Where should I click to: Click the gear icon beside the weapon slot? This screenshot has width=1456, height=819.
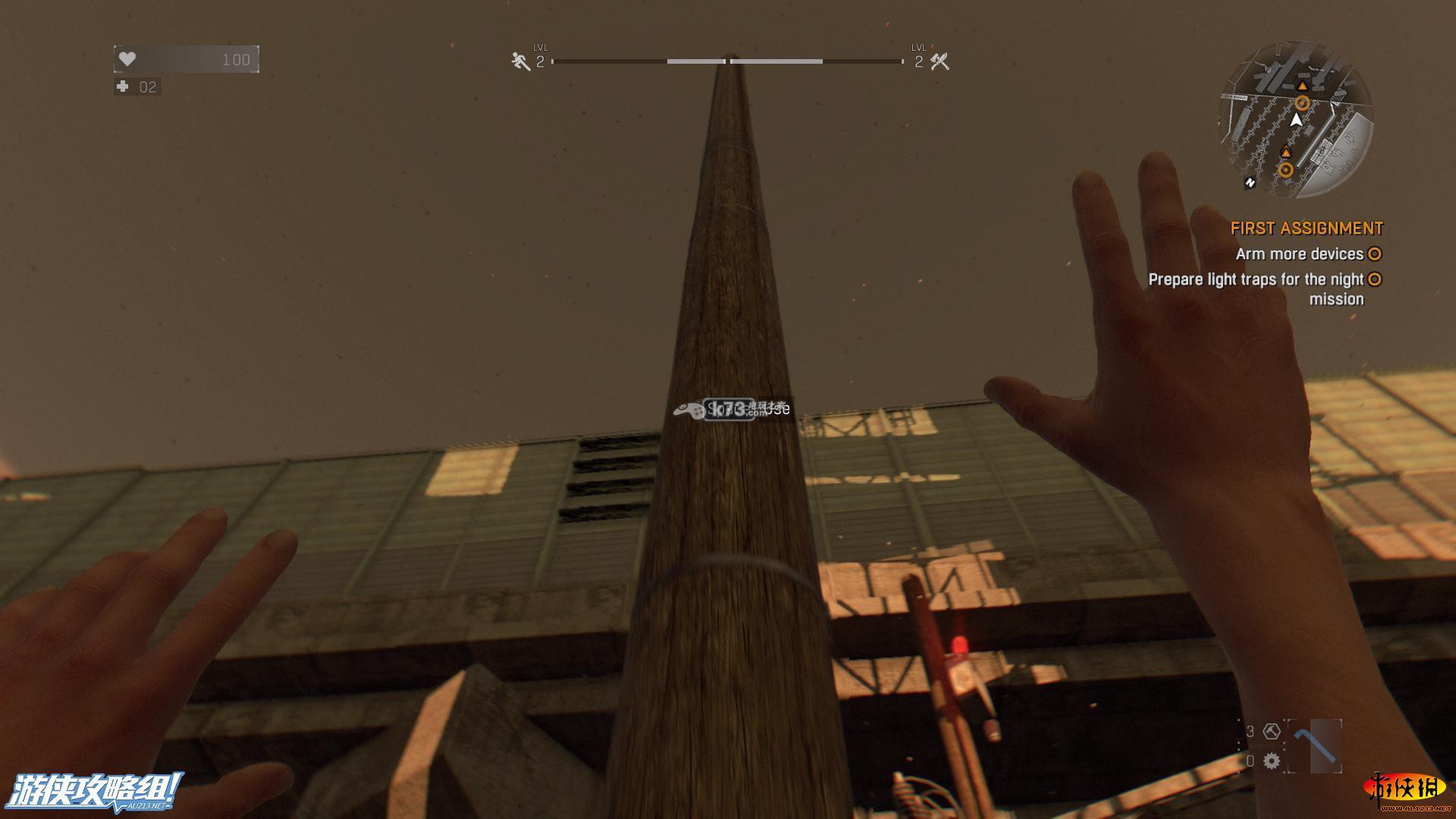click(x=1272, y=761)
